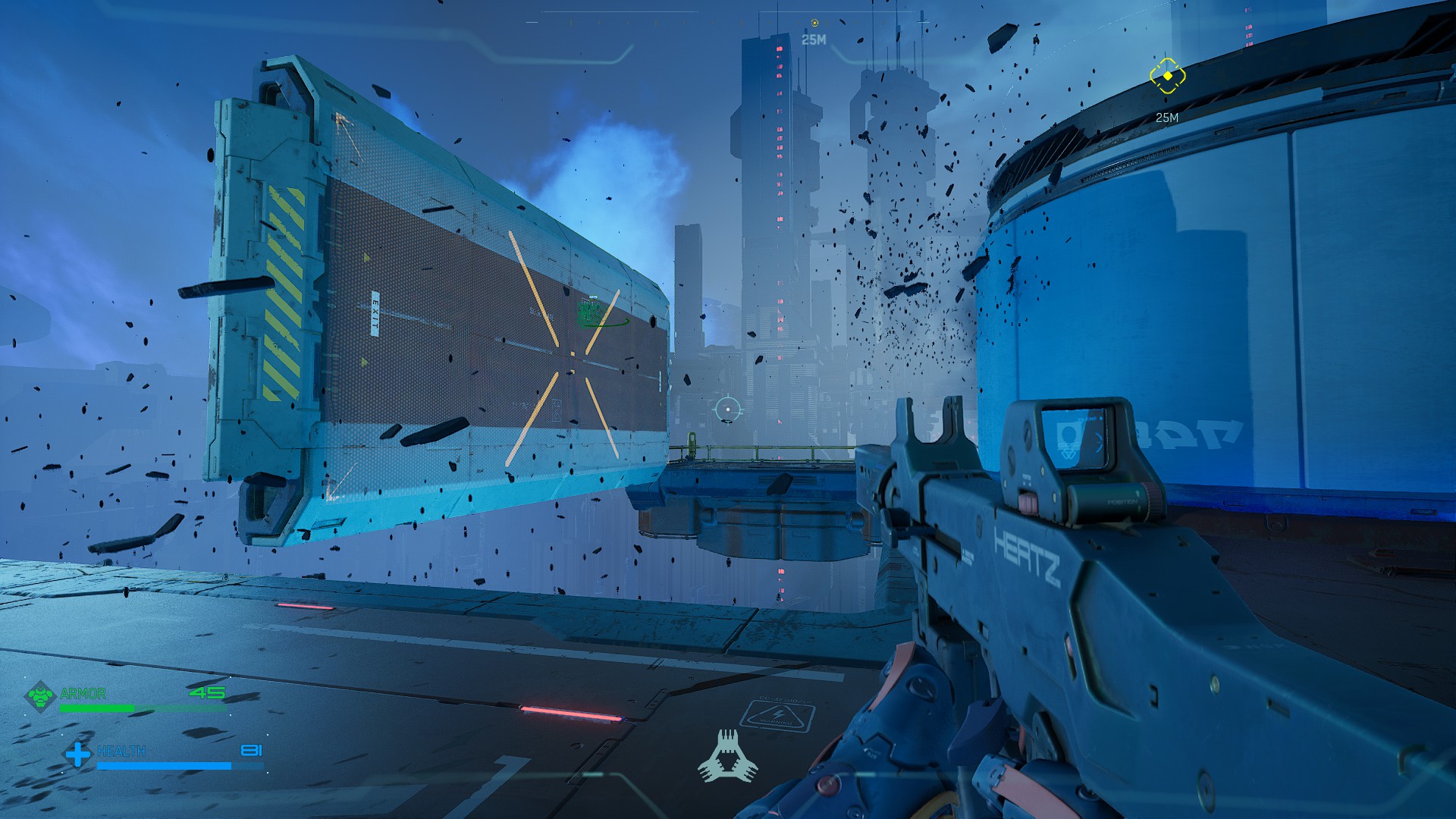The height and width of the screenshot is (819, 1456).
Task: Select the compass objective marker above 25M
Action: click(814, 23)
